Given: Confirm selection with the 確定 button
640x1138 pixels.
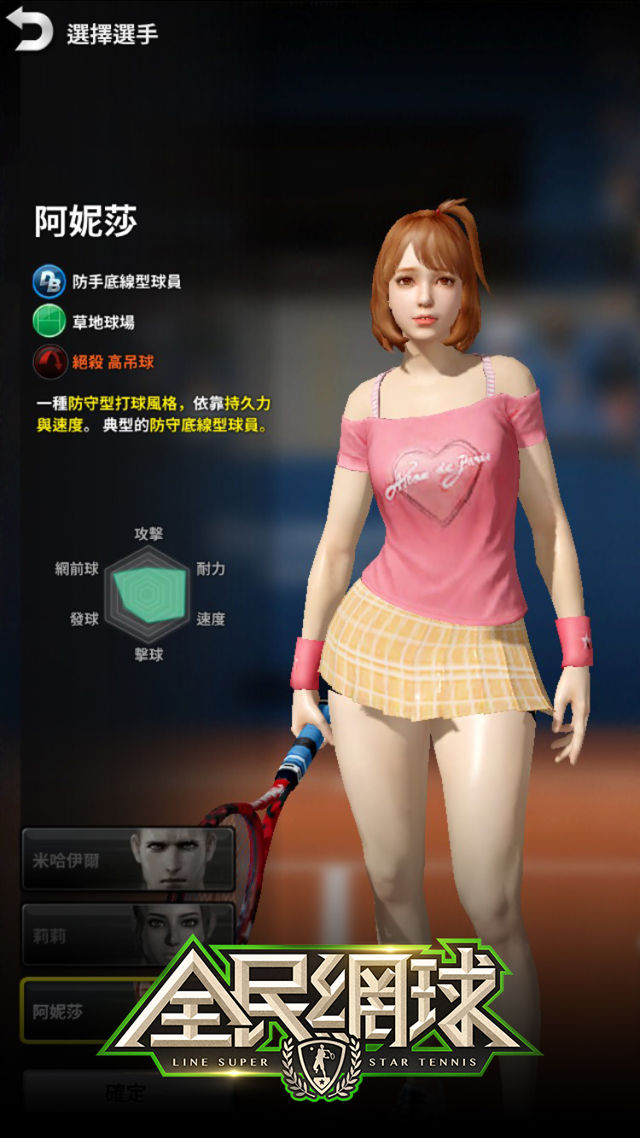Looking at the screenshot, I should coord(126,1093).
